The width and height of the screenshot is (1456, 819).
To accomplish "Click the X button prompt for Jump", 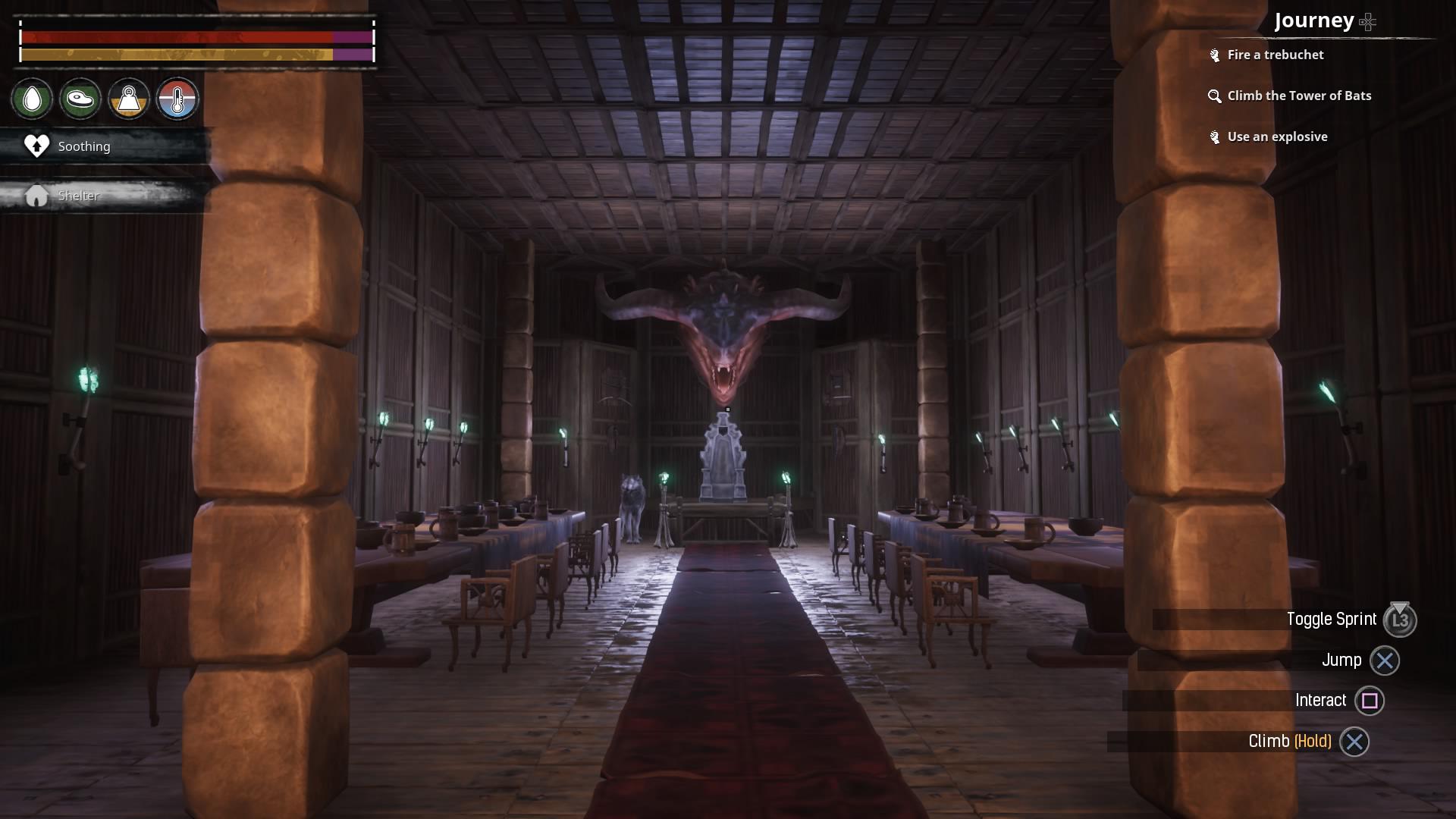I will pos(1384,661).
